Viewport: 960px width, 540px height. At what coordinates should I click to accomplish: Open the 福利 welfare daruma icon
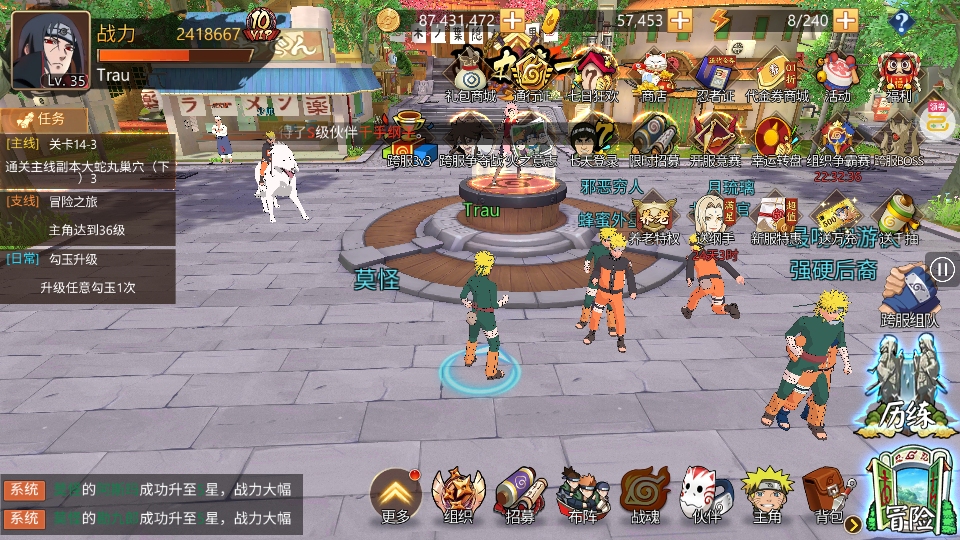click(897, 75)
